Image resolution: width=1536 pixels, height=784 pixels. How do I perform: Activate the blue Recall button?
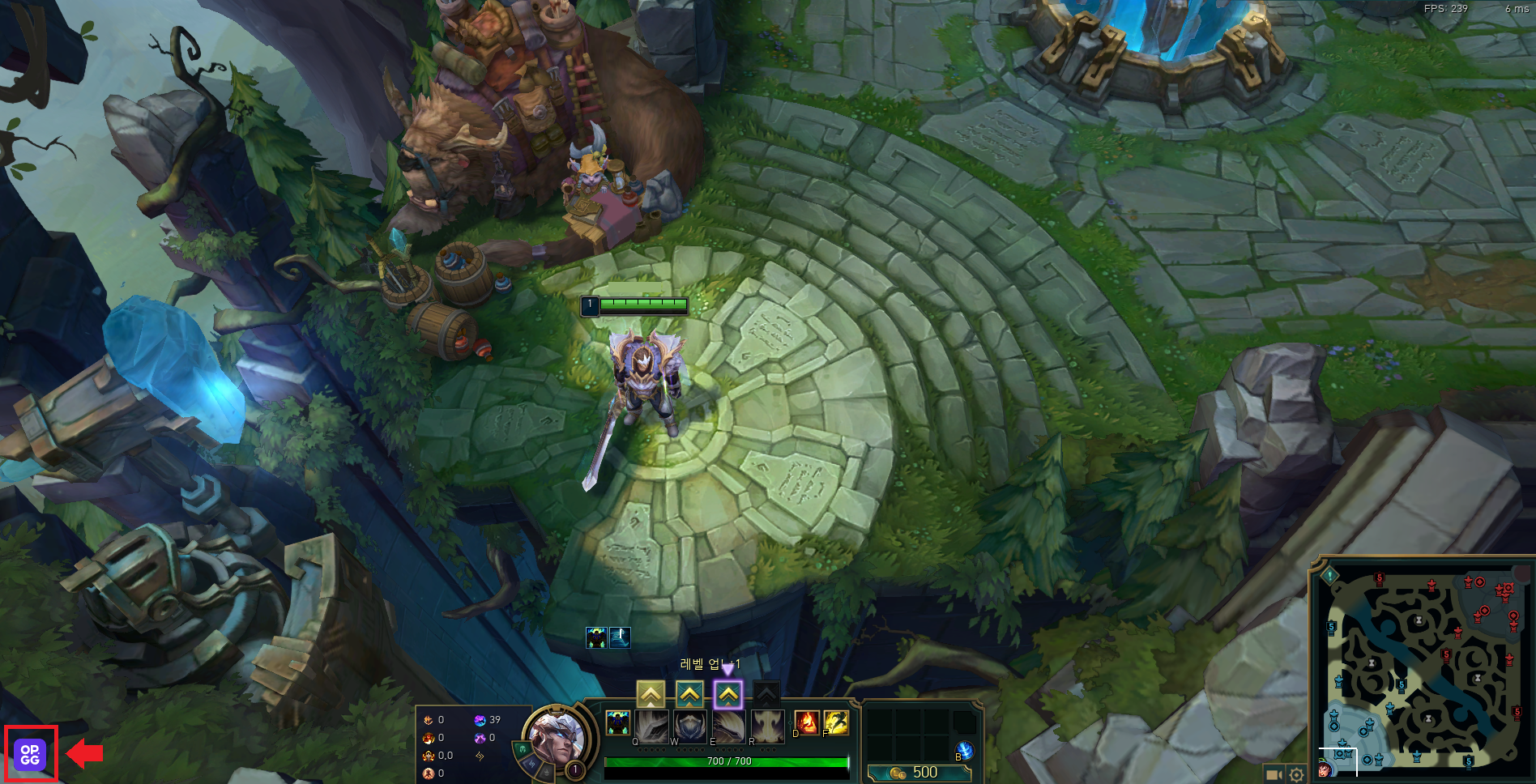pyautogui.click(x=964, y=750)
